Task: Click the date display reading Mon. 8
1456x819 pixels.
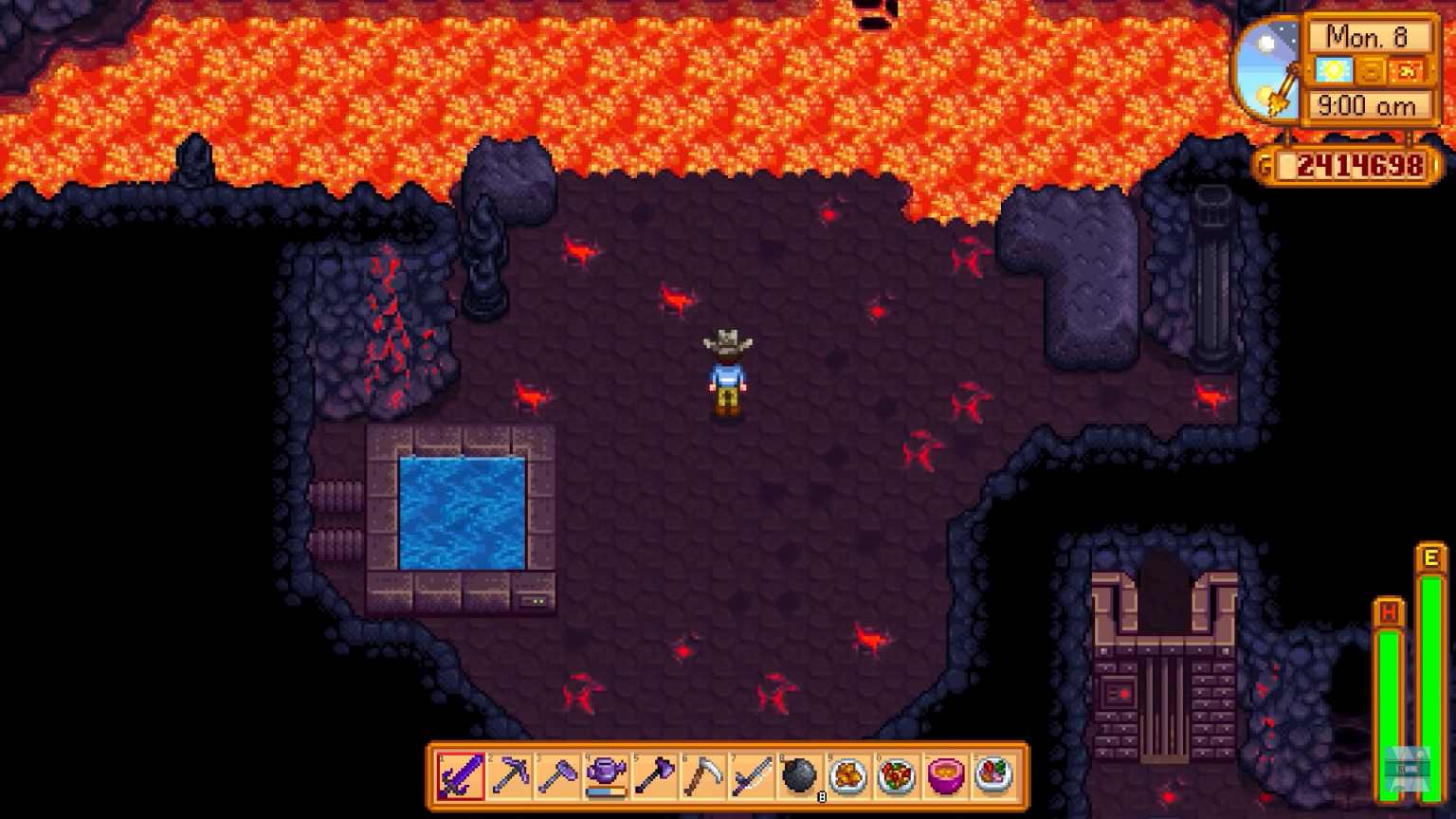Action: (1365, 36)
